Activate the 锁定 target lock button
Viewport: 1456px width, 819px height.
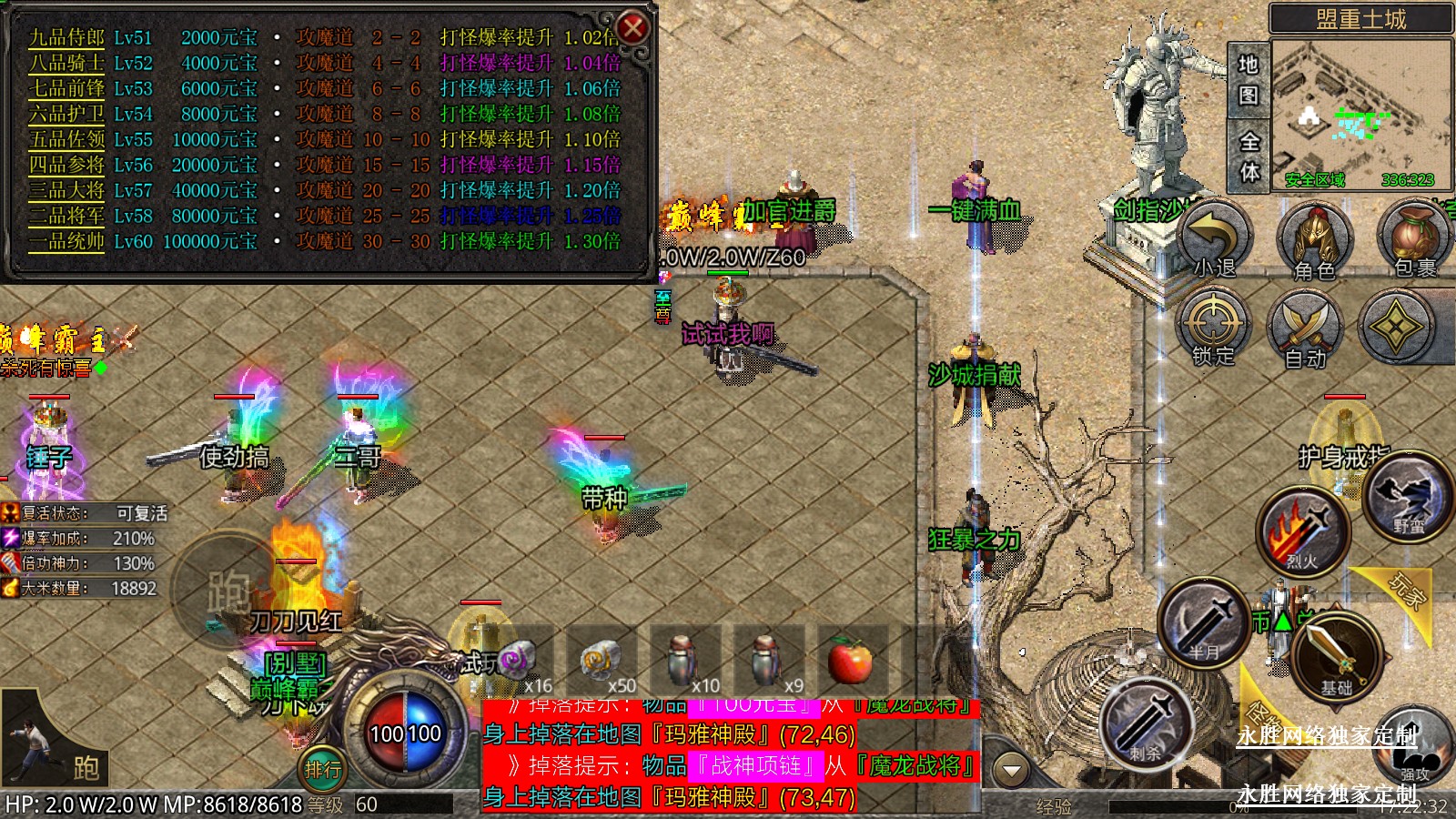(x=1213, y=328)
